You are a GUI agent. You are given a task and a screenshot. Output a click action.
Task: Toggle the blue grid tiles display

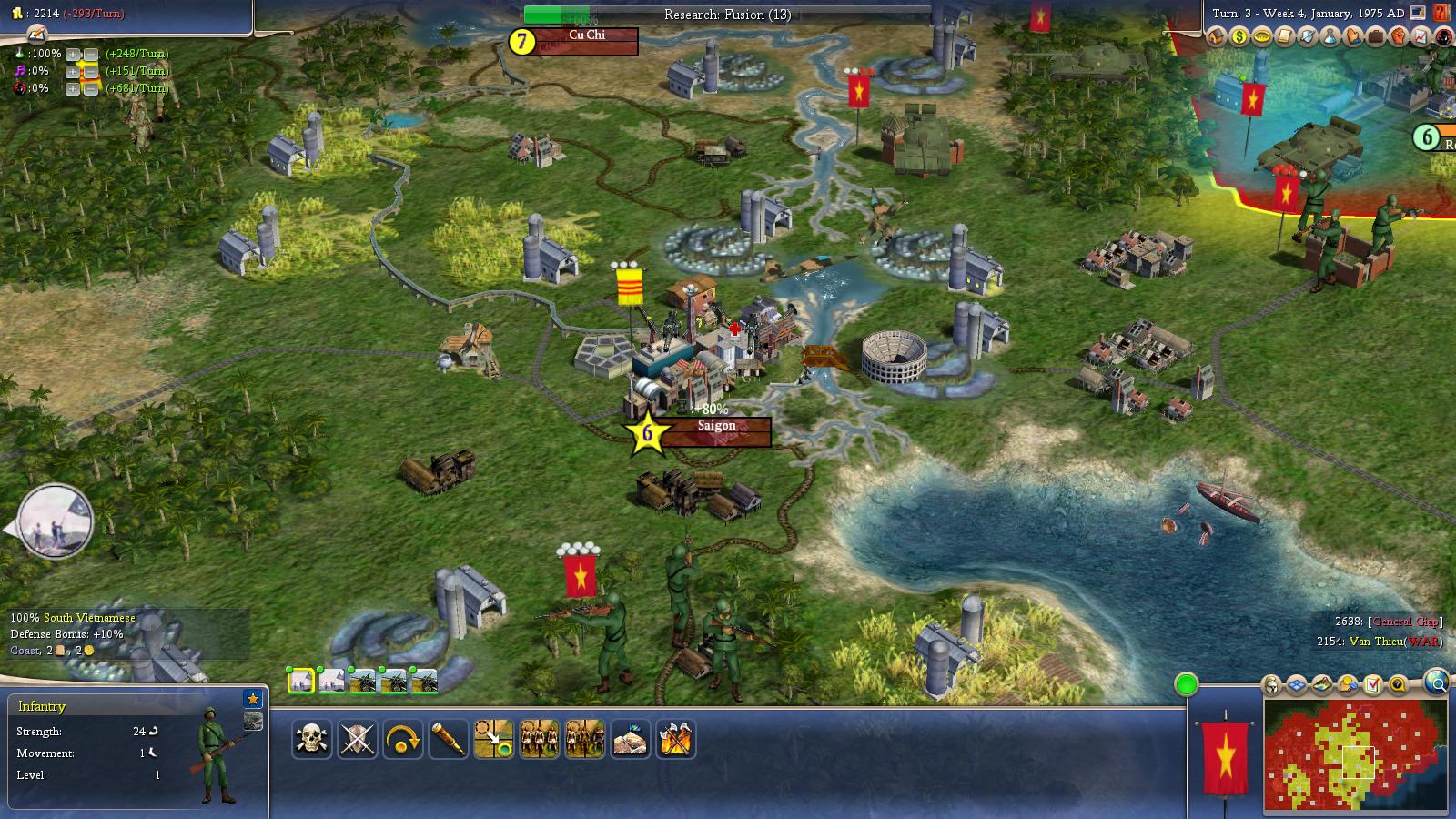[1296, 684]
